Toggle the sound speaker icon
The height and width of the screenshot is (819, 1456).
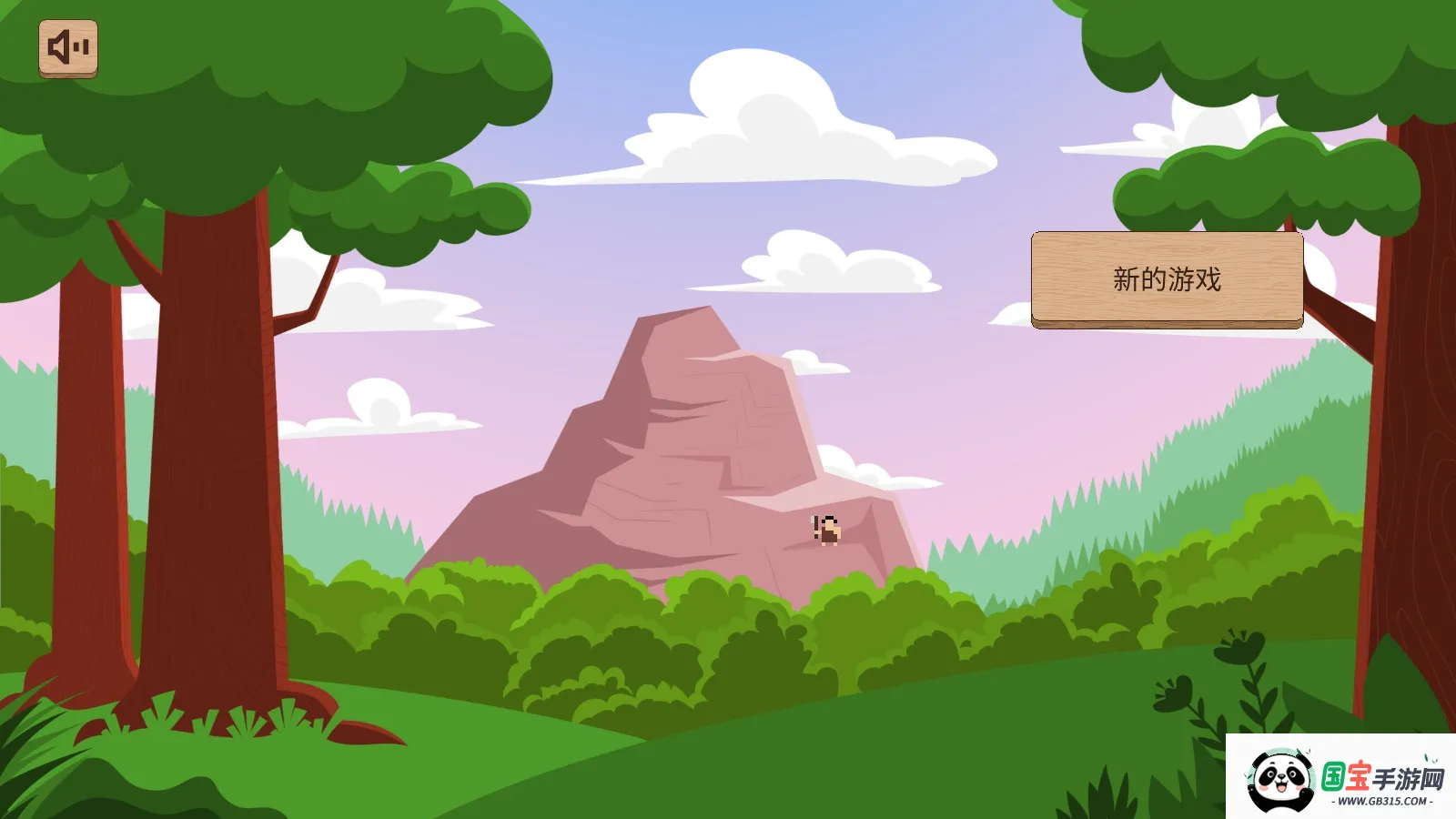68,48
